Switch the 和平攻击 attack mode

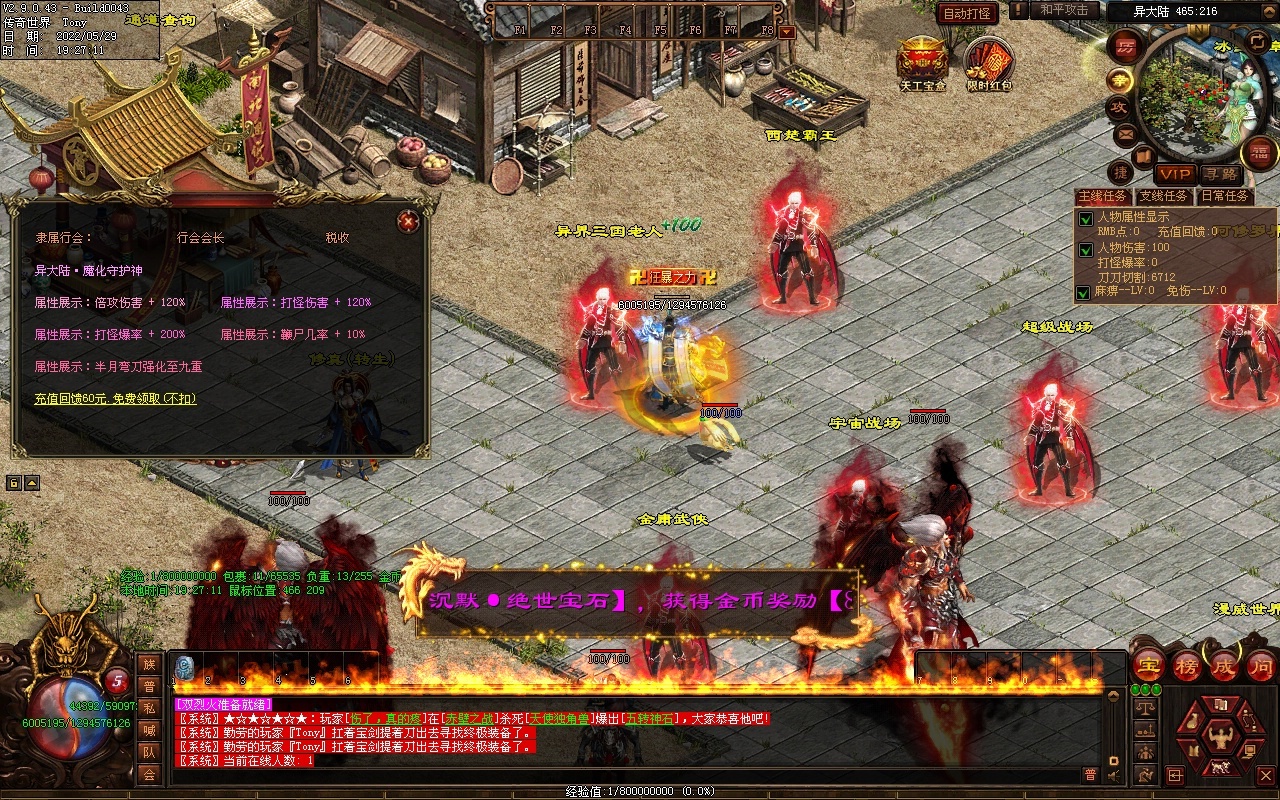pos(1063,10)
